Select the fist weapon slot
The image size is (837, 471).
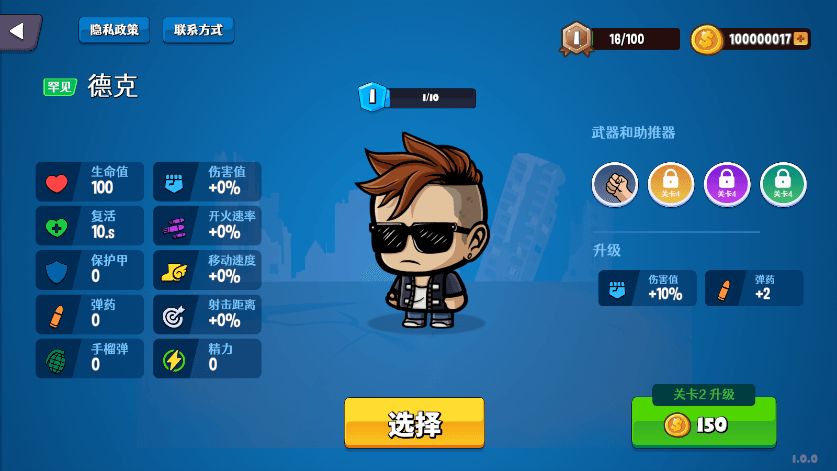coord(615,185)
